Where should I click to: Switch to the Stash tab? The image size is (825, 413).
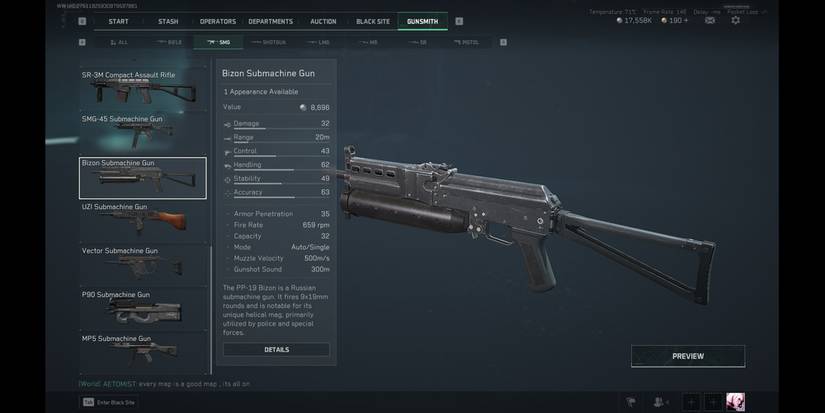(168, 21)
